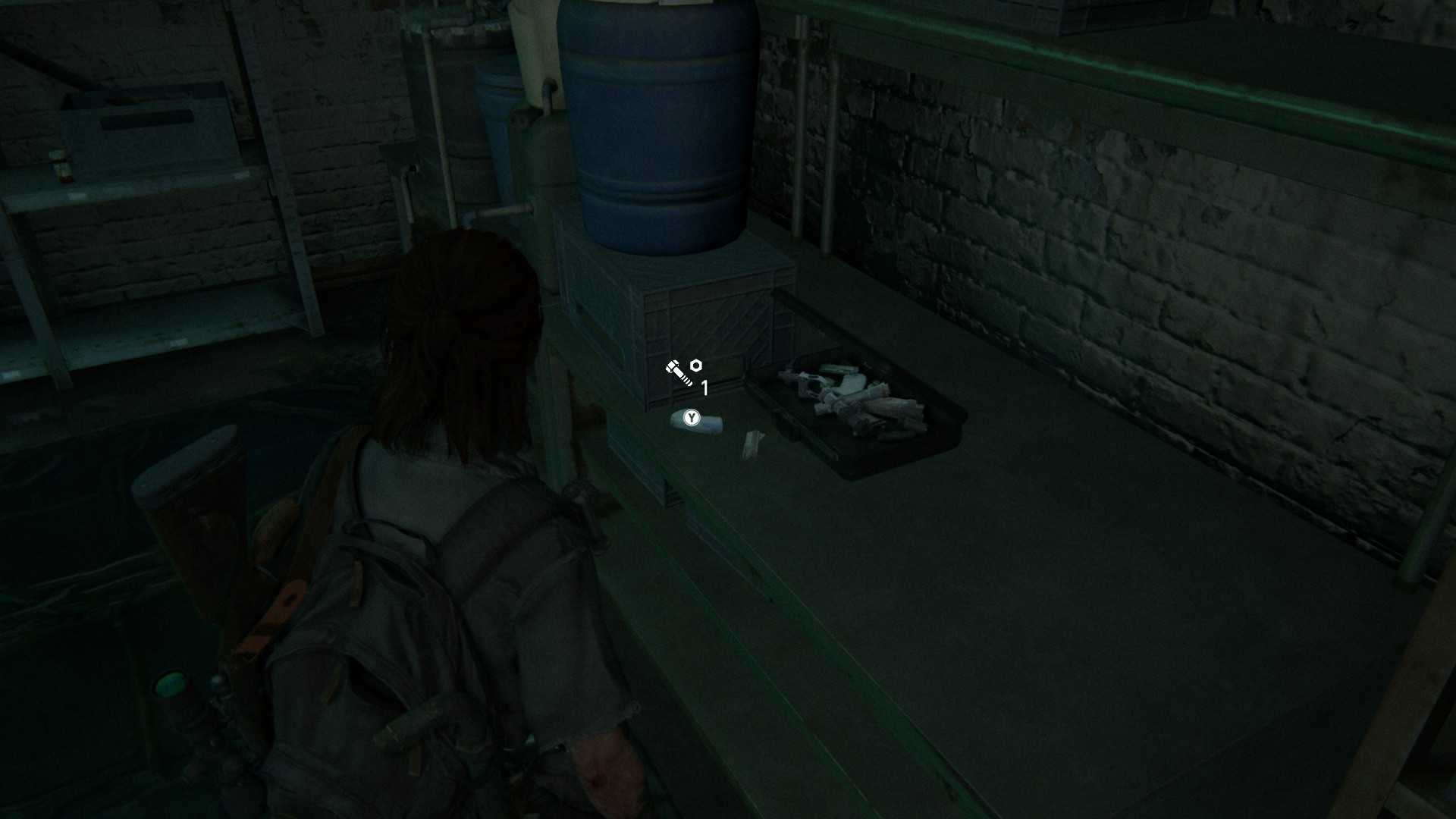The width and height of the screenshot is (1456, 819).
Task: Select the bolt and nut parts pickup icon
Action: (683, 372)
